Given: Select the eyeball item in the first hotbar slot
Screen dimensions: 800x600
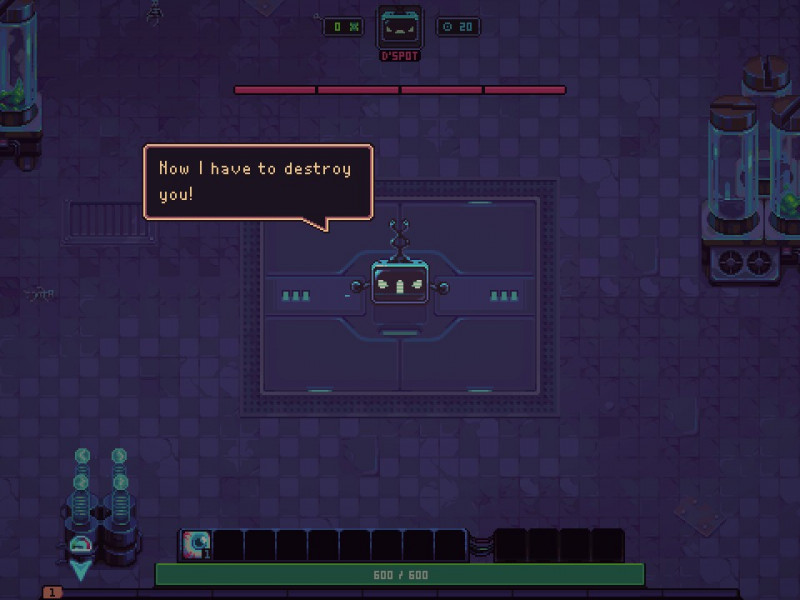Looking at the screenshot, I should (196, 545).
